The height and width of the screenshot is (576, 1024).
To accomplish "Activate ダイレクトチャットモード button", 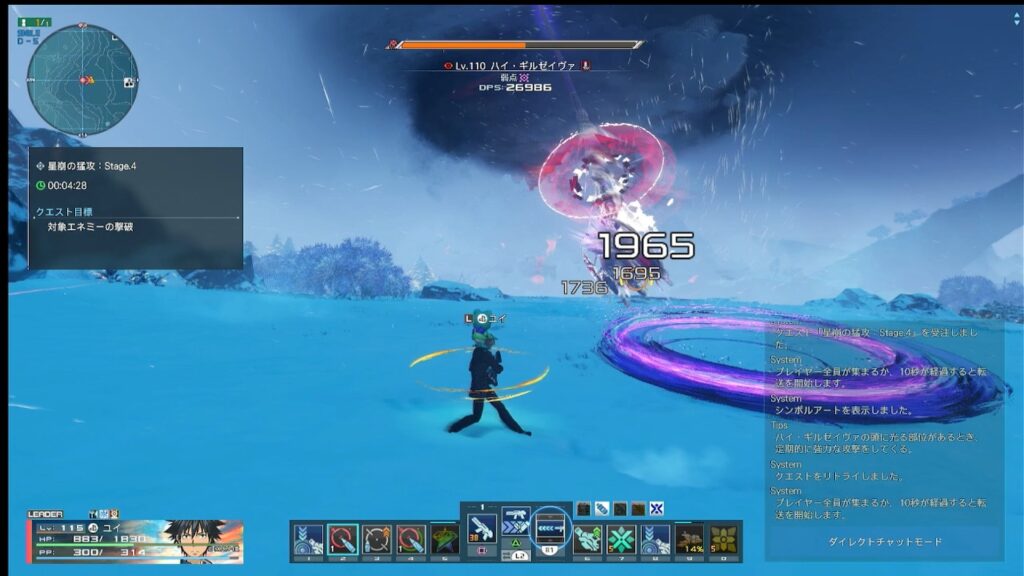I will point(884,542).
